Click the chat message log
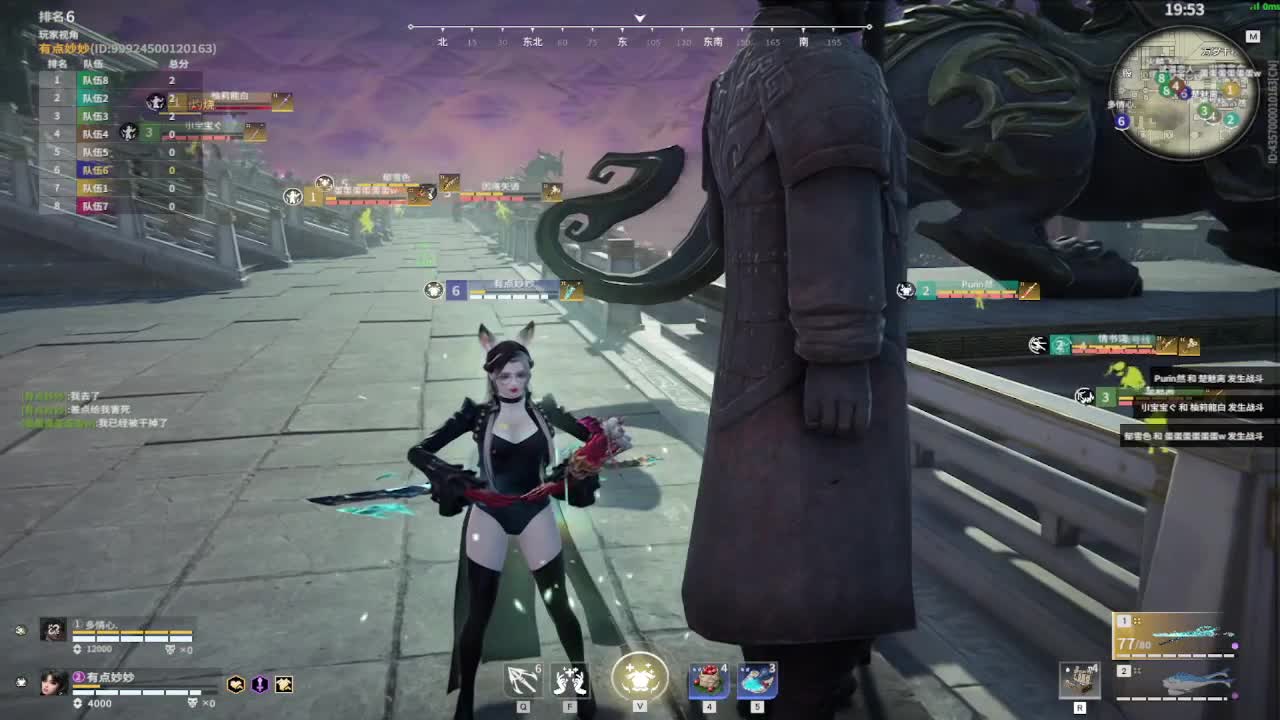1280x720 pixels. point(95,410)
